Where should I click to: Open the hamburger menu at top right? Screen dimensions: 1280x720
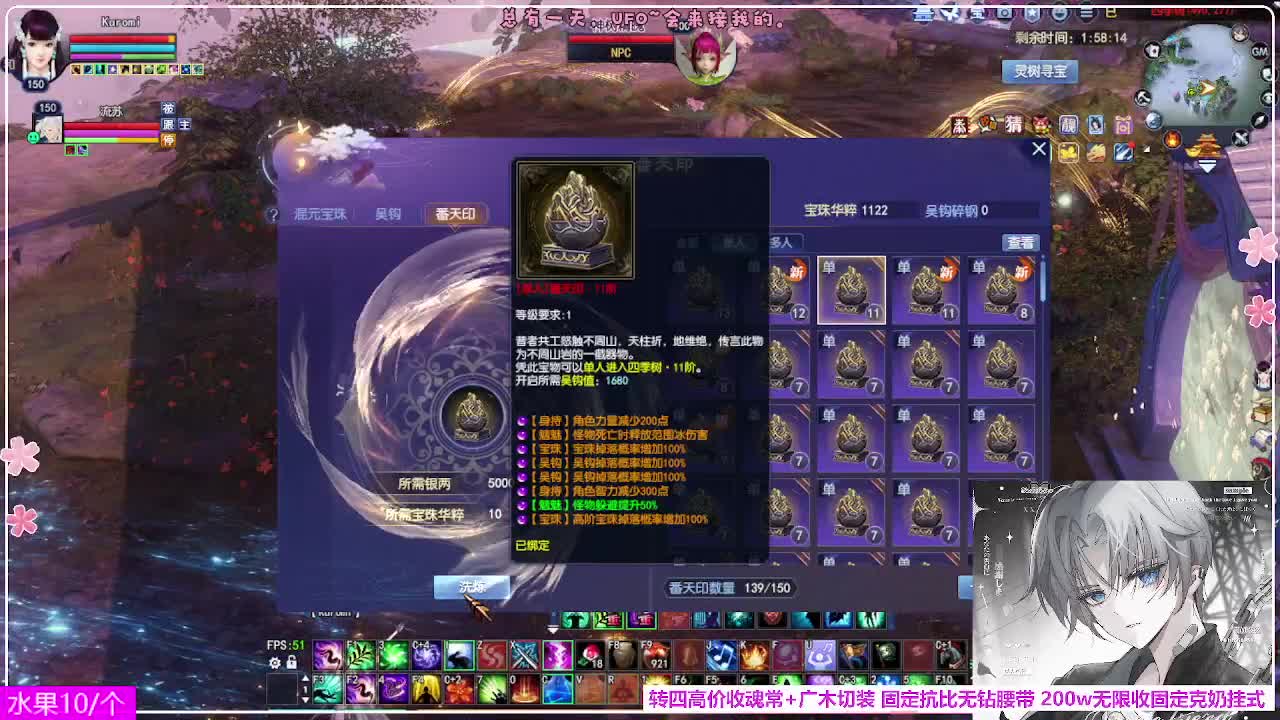(x=1085, y=13)
